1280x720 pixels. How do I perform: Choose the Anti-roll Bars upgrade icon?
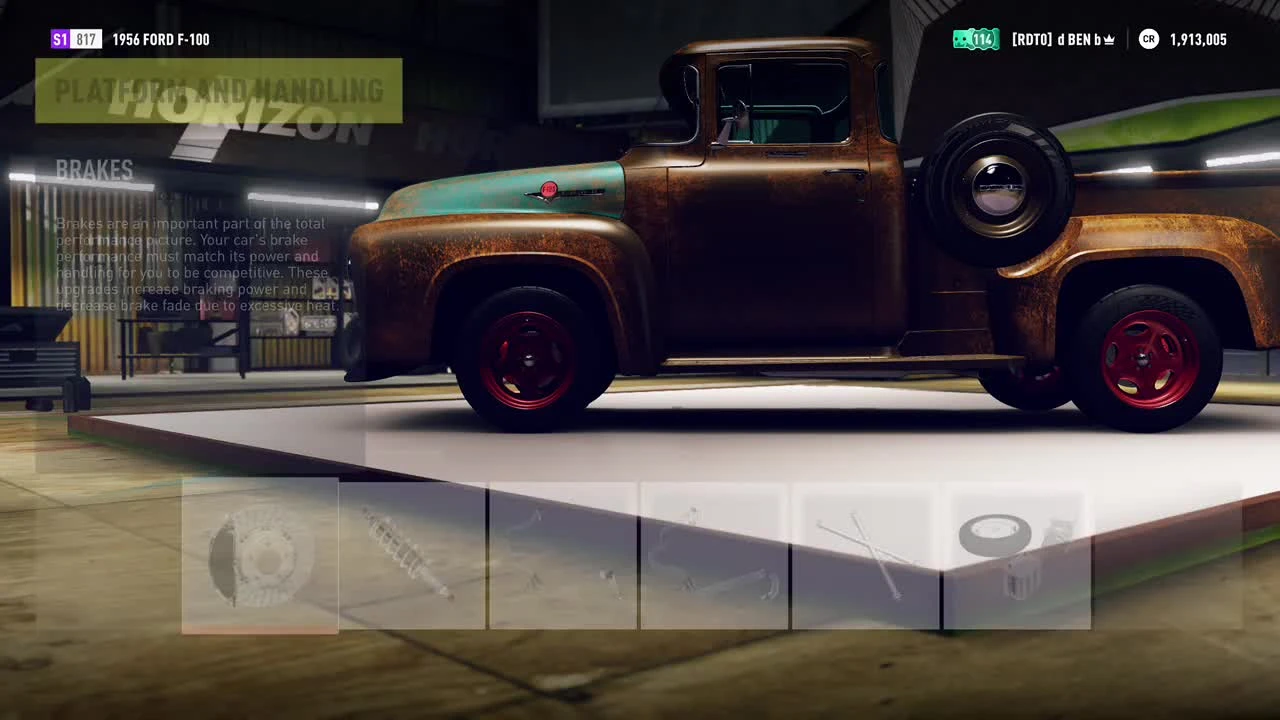coord(562,555)
